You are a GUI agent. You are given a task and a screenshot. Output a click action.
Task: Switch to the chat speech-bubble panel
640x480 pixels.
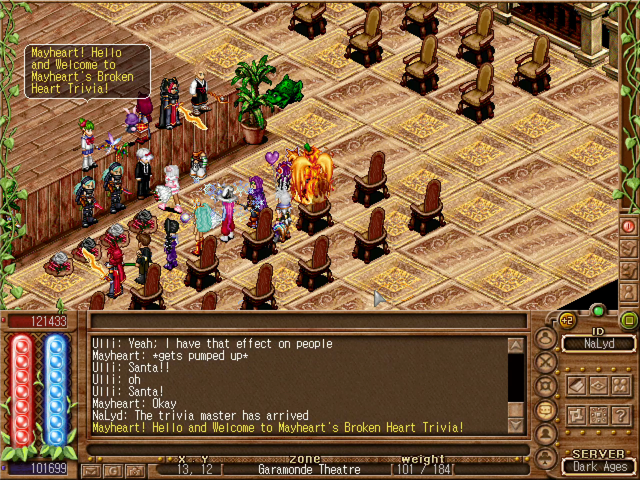click(x=546, y=411)
